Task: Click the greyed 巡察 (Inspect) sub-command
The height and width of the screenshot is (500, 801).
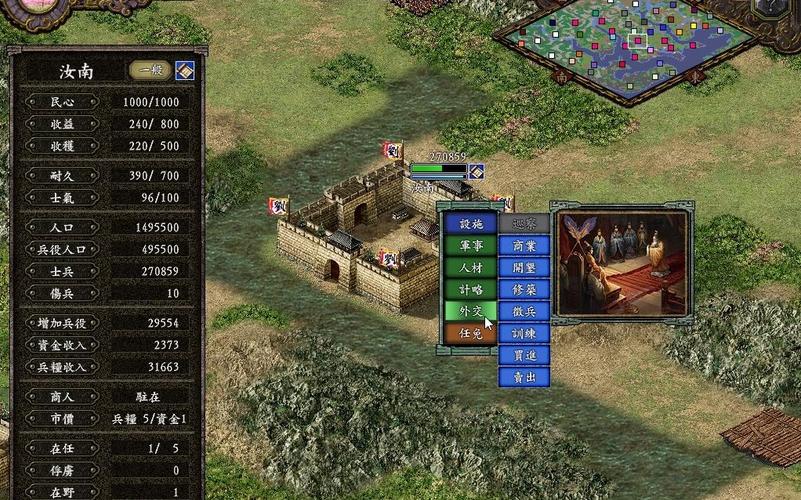Action: (524, 224)
